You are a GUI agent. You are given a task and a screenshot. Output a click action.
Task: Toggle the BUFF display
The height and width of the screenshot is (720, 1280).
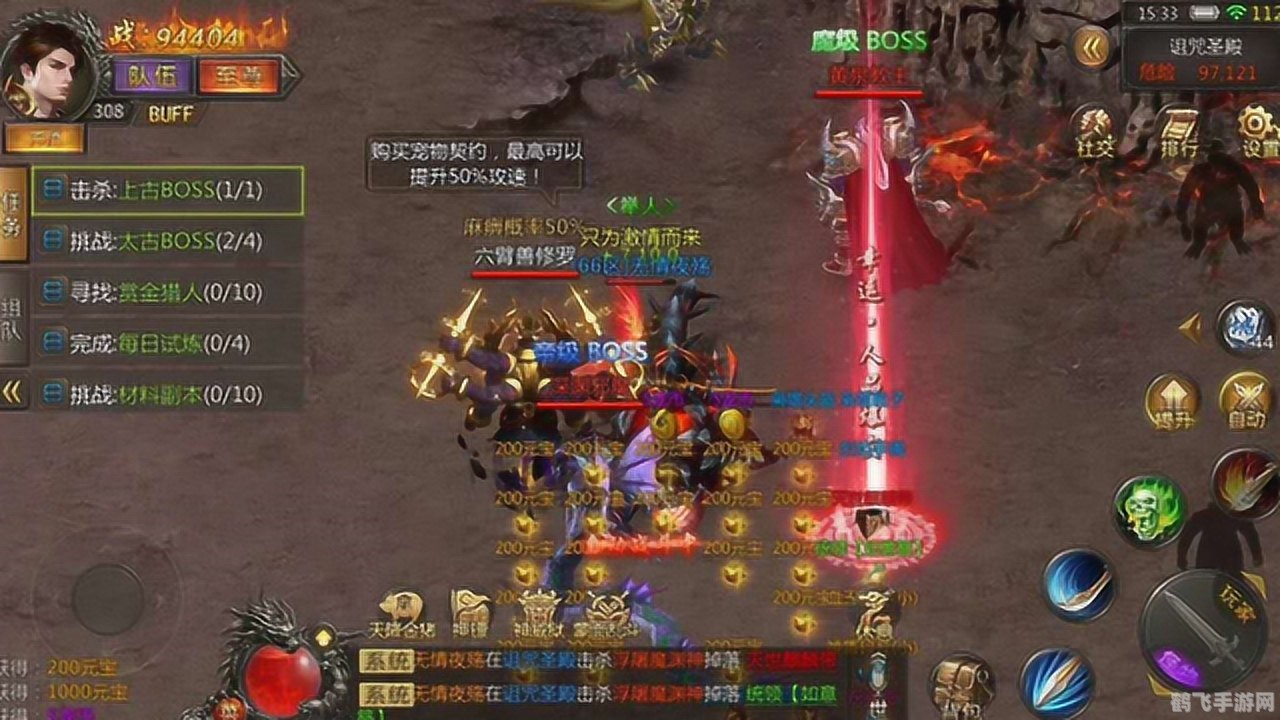click(x=168, y=114)
